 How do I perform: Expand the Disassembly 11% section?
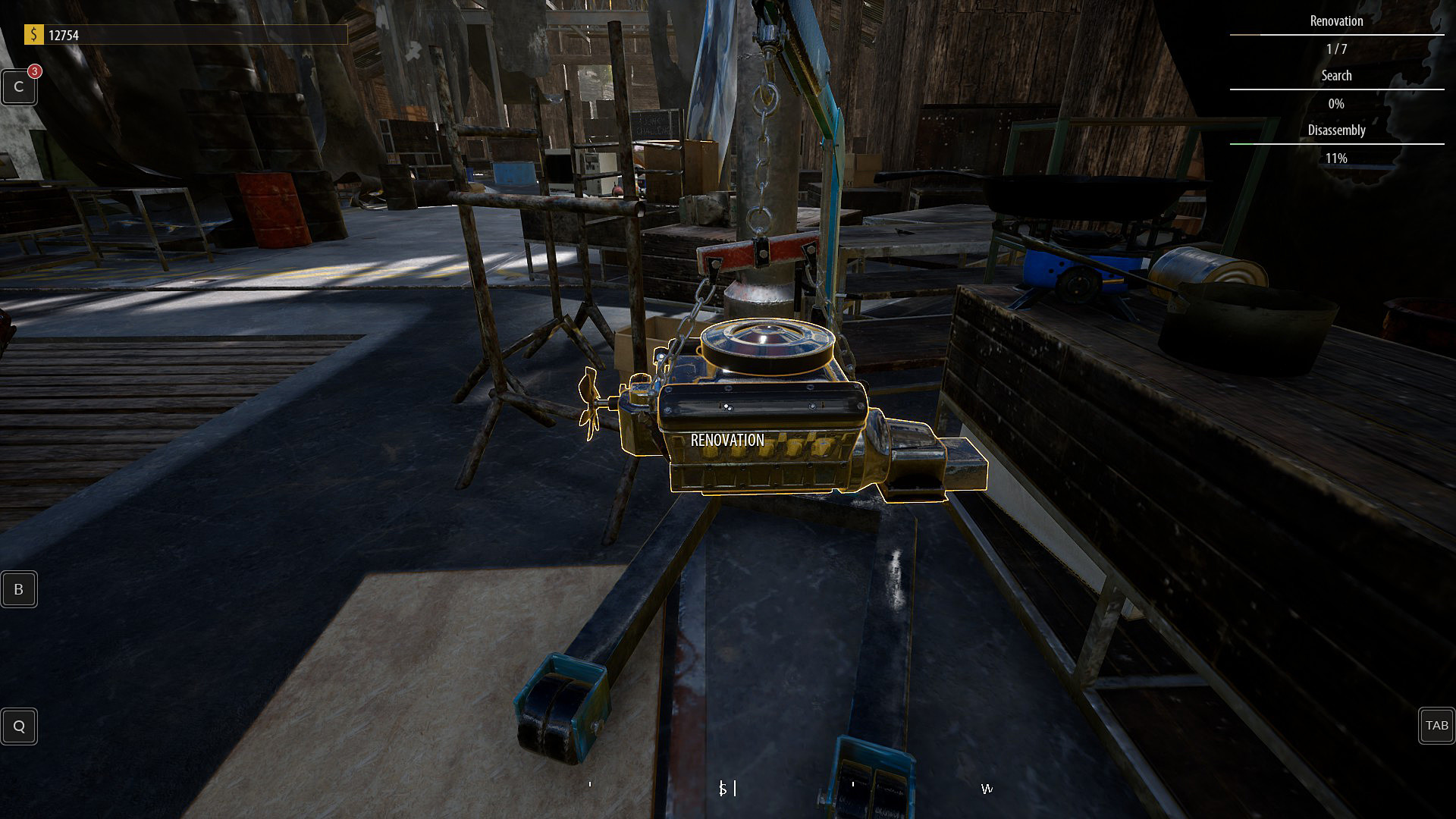1336,158
